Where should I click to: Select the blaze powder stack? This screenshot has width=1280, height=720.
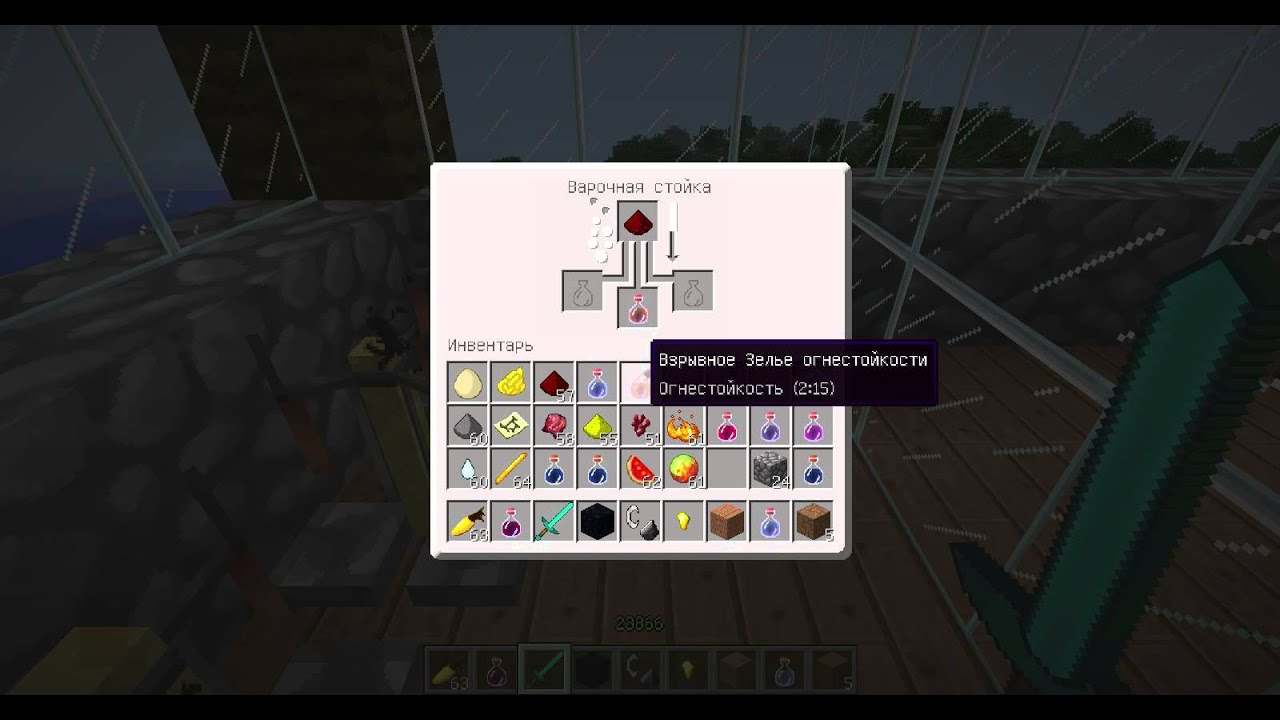[683, 425]
